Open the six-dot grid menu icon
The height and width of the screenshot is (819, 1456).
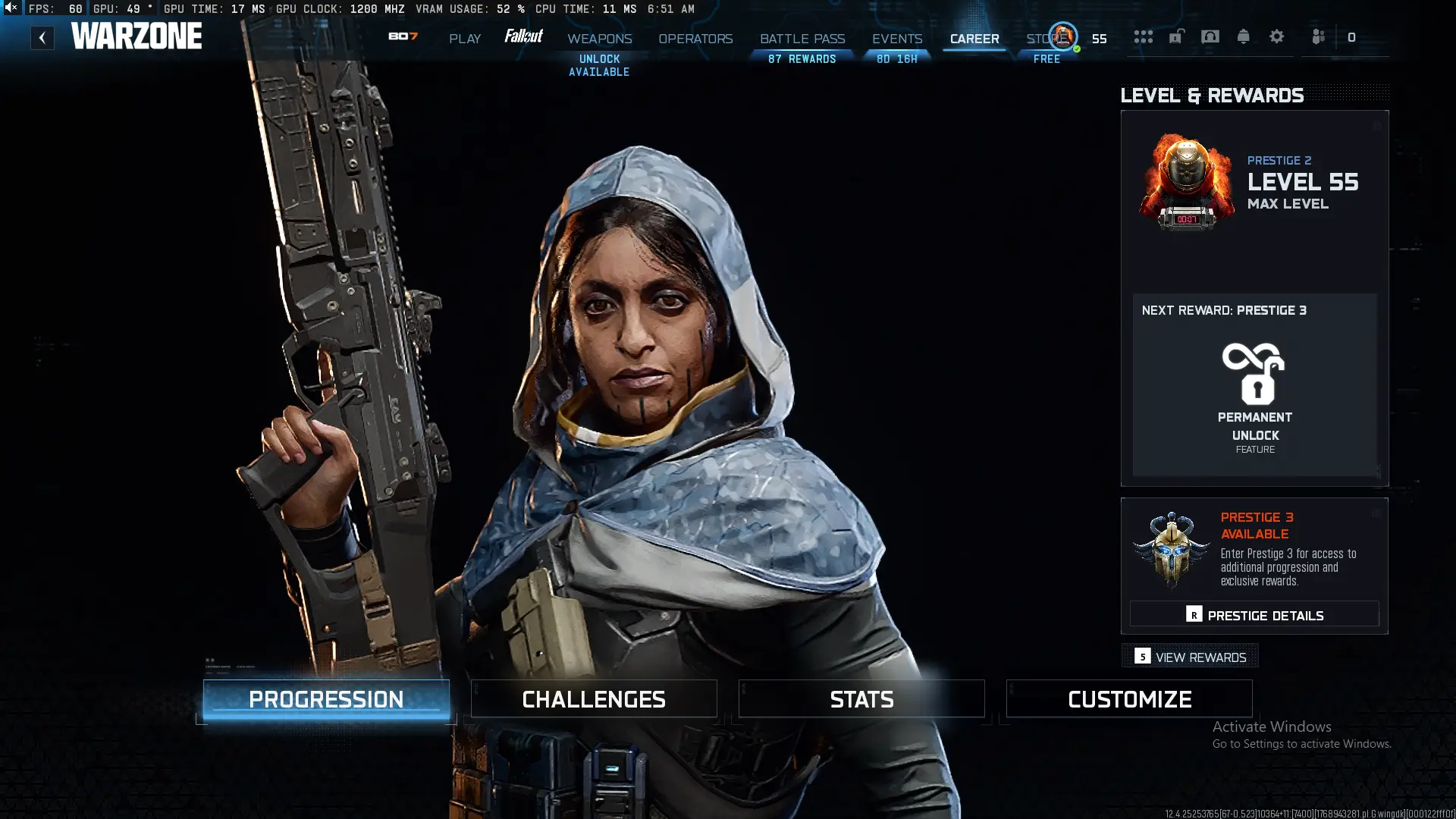coord(1144,36)
